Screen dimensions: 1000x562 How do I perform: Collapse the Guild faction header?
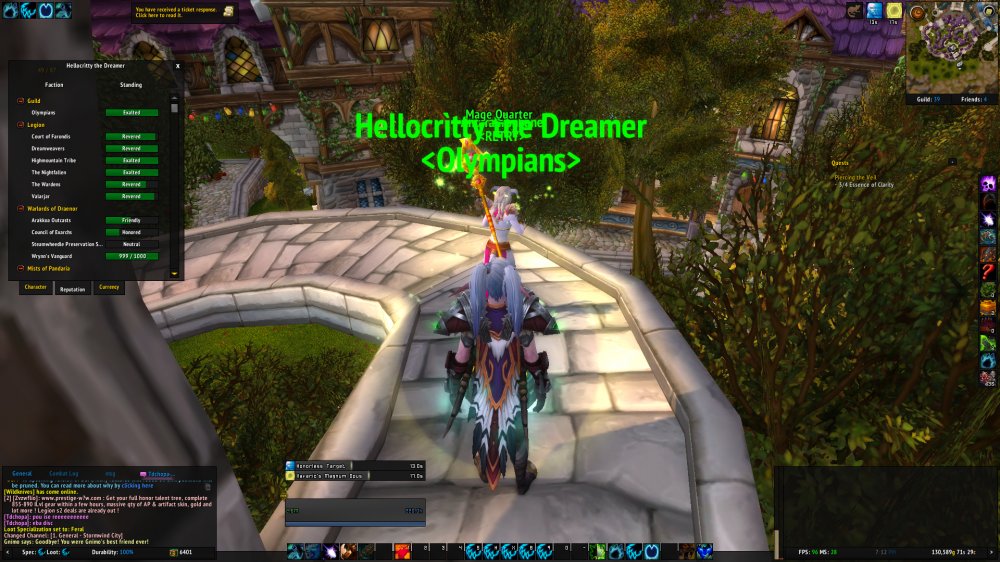click(20, 101)
